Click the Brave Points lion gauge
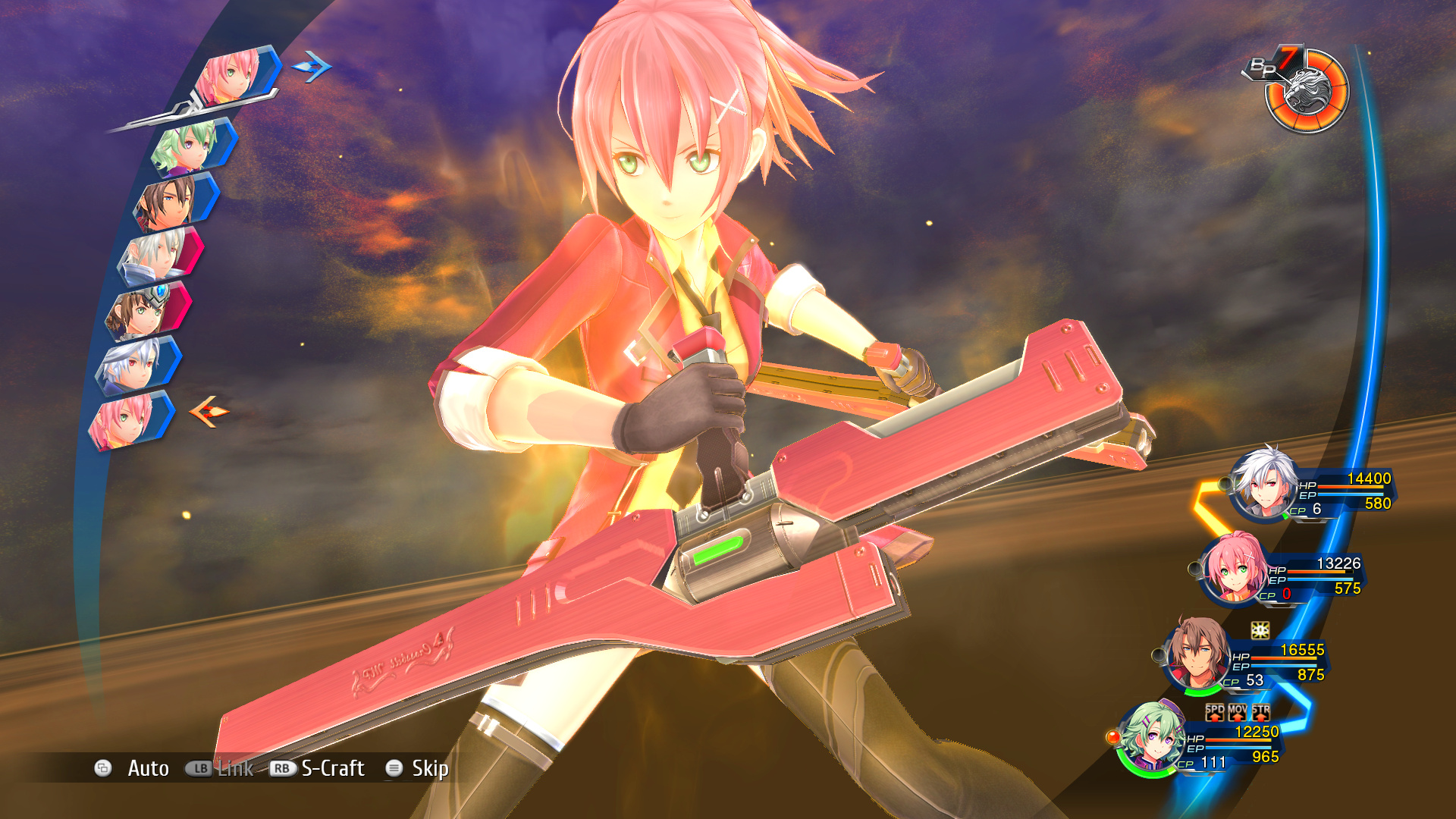1456x819 pixels. pyautogui.click(x=1307, y=91)
